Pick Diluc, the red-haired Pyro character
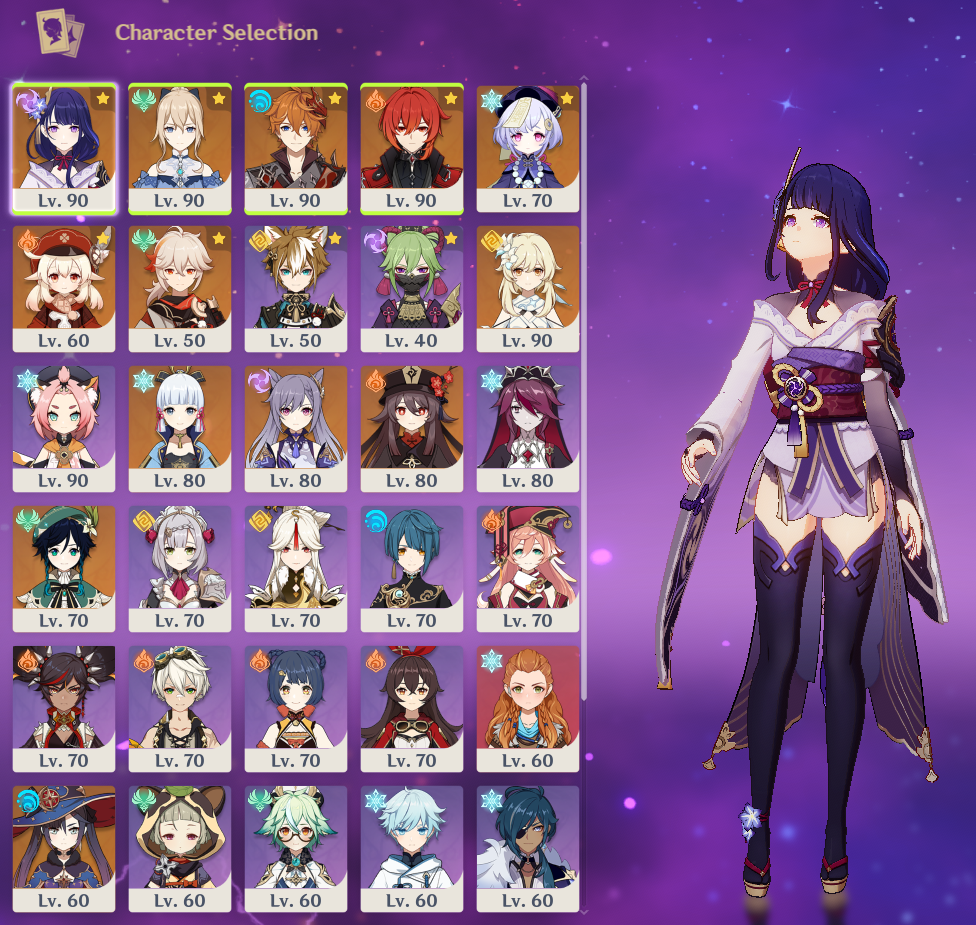Screen dimensions: 976x925 pos(412,148)
